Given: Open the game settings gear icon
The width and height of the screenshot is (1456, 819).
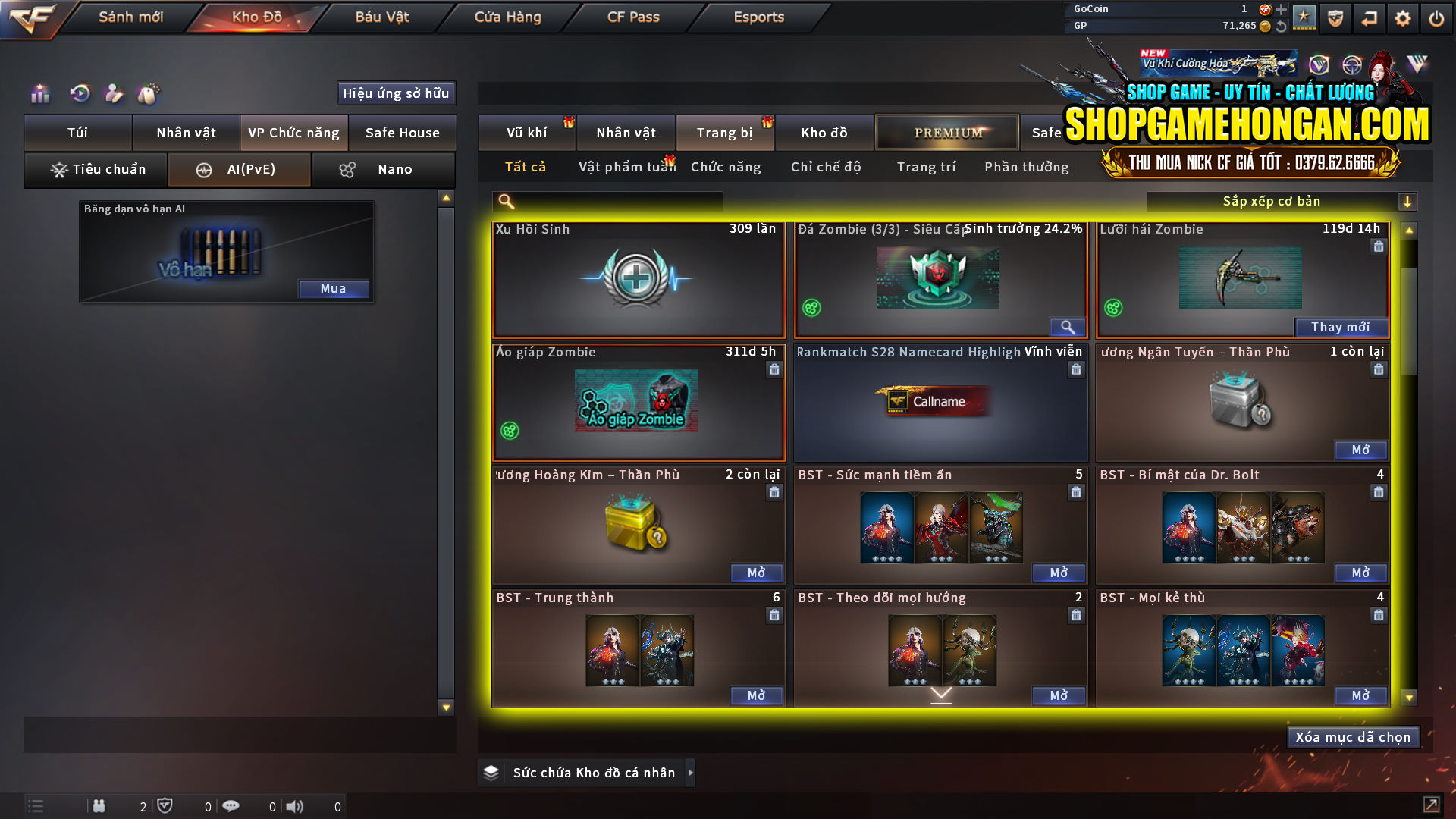Looking at the screenshot, I should (x=1403, y=18).
